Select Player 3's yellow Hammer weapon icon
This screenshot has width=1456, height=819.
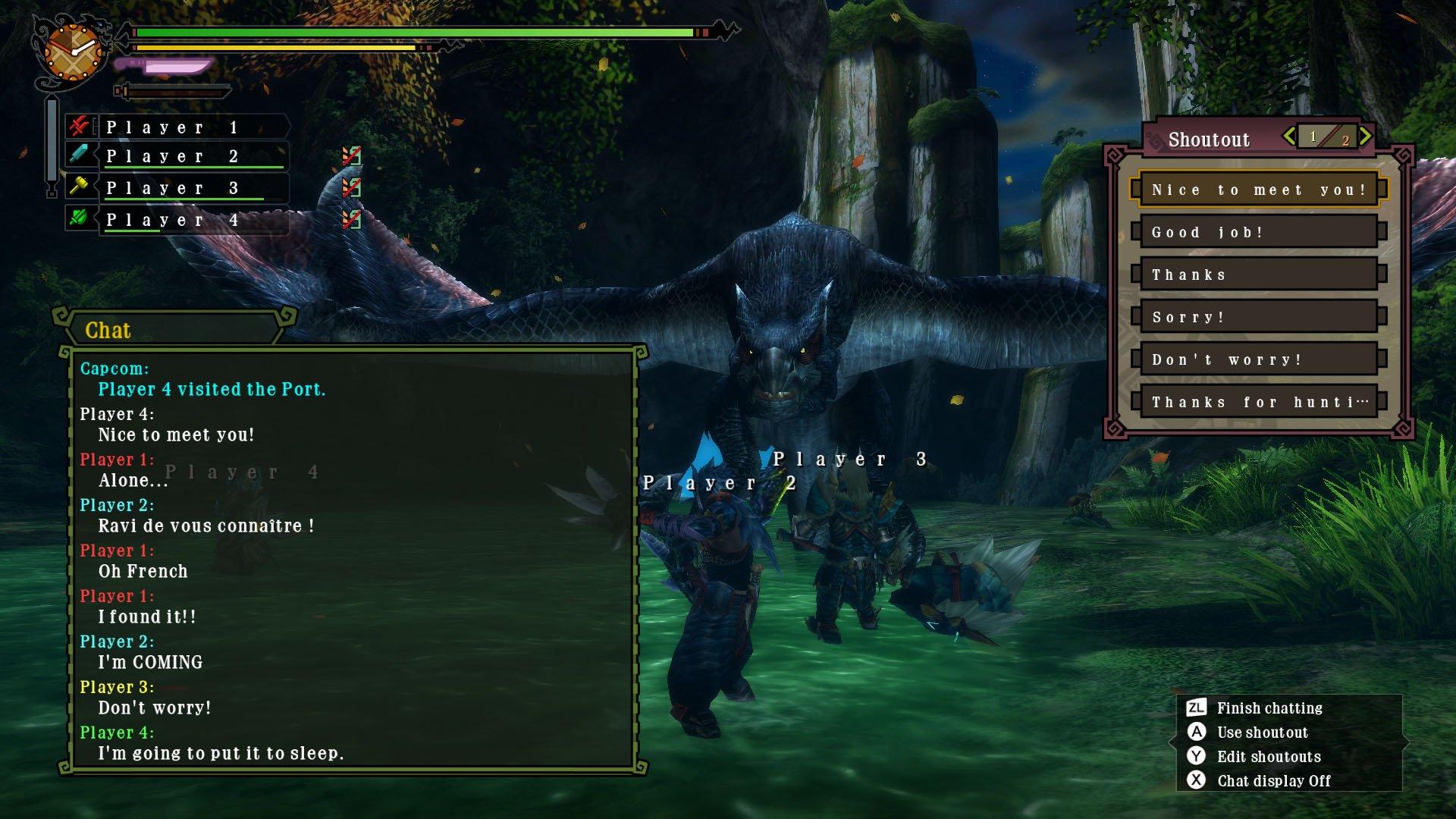[80, 187]
